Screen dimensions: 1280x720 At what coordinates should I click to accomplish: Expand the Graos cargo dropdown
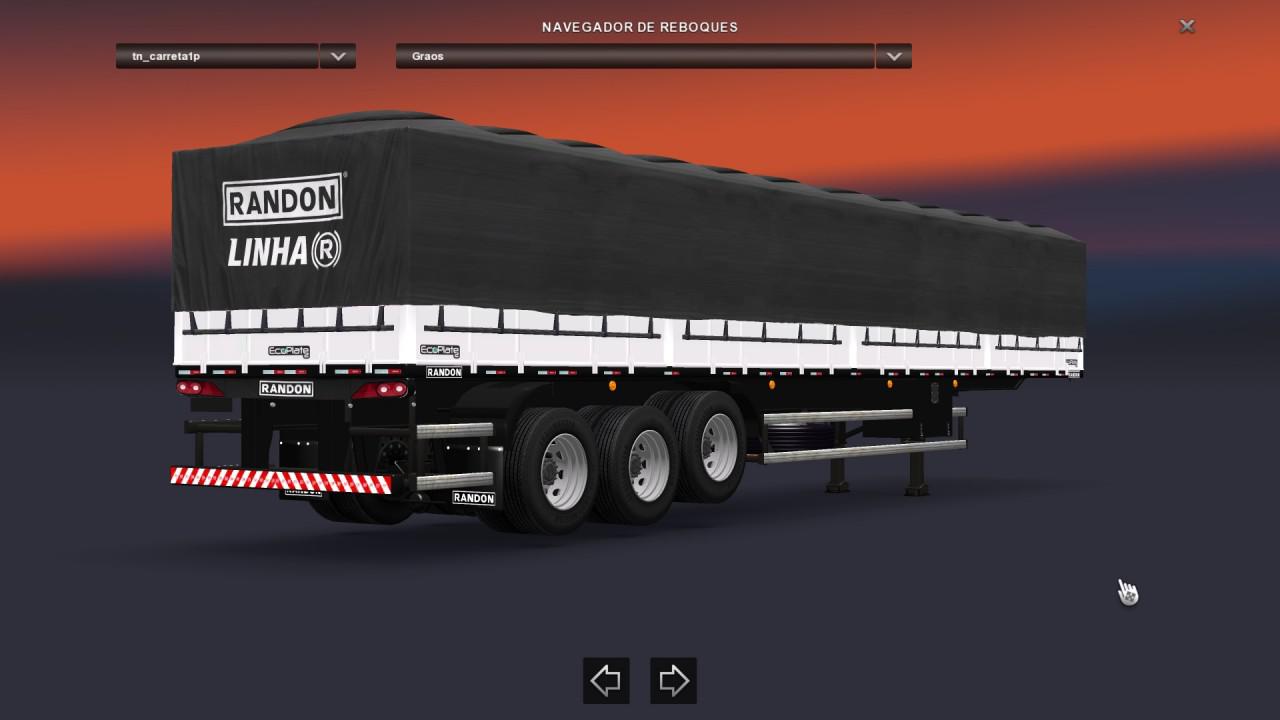pos(893,57)
